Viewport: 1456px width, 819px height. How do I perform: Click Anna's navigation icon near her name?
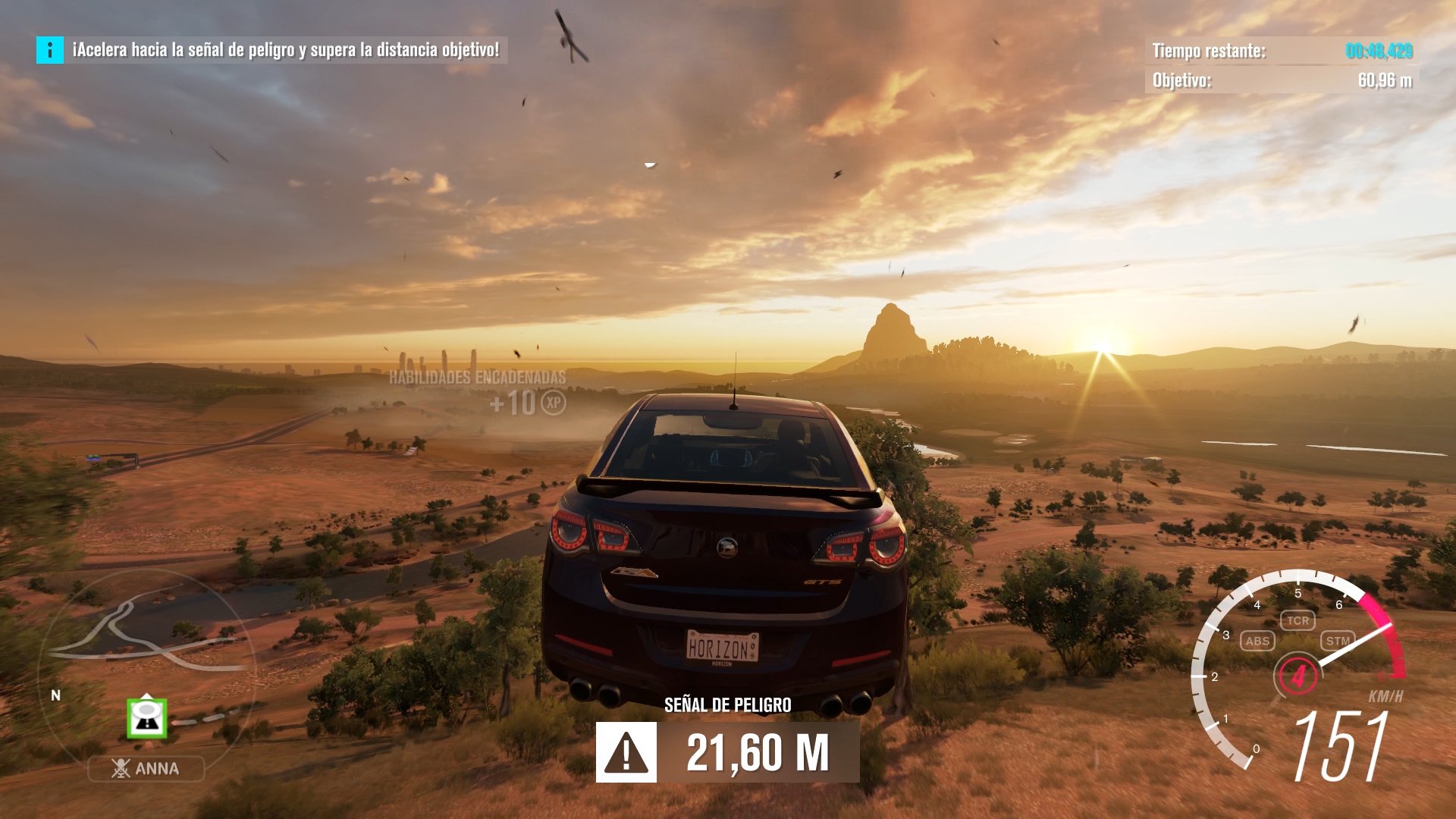[120, 768]
